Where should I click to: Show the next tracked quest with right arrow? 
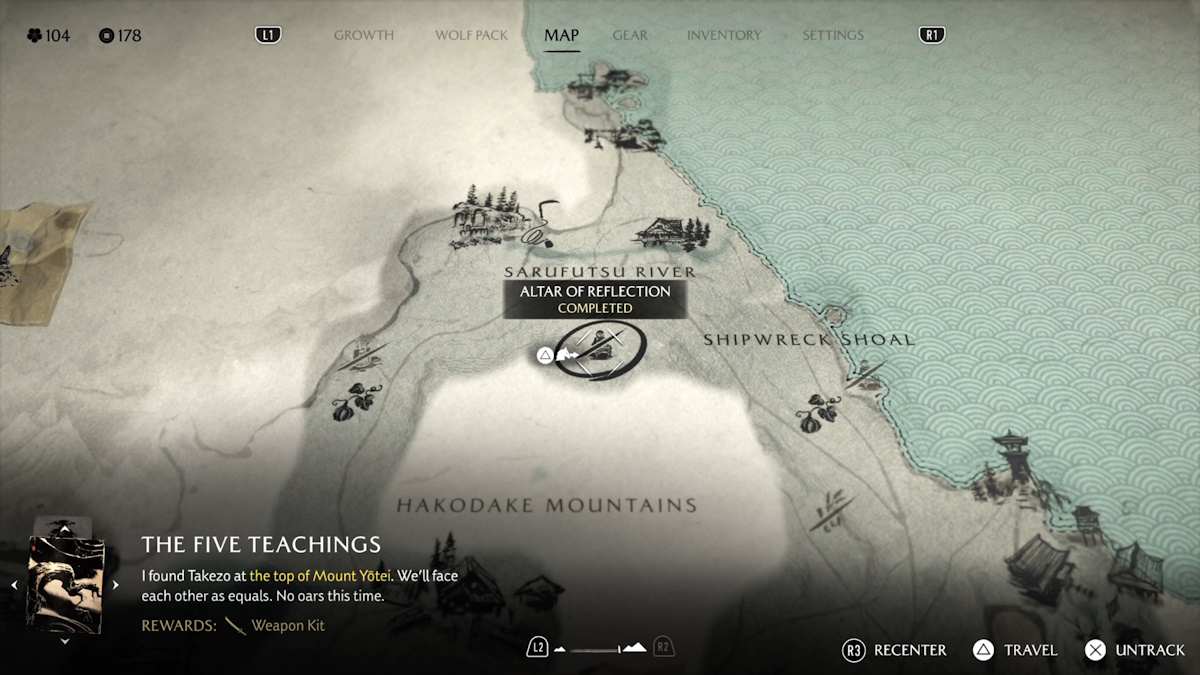(116, 585)
